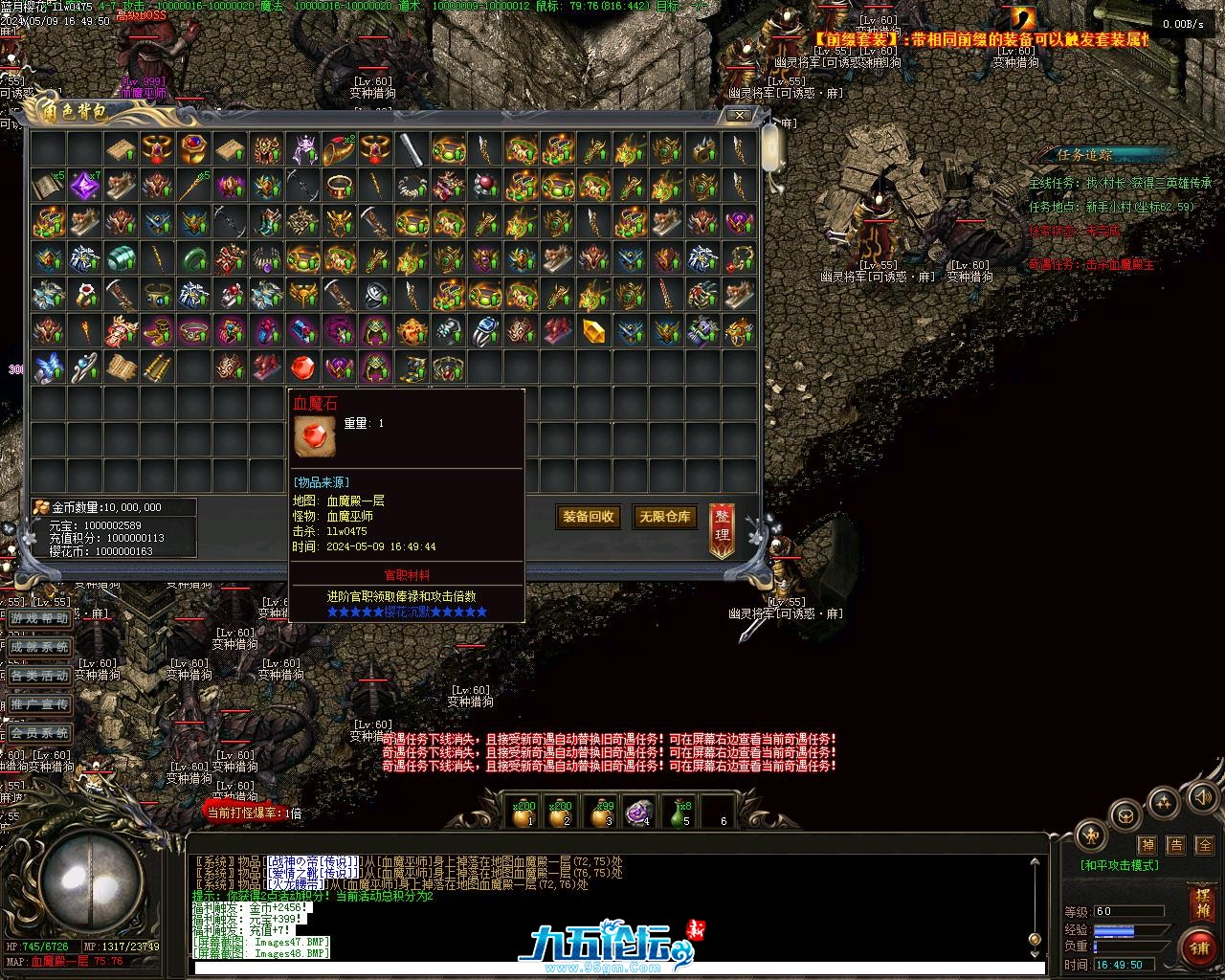Select the purple crystal stack marked x7
The image size is (1225, 980).
[x=85, y=185]
